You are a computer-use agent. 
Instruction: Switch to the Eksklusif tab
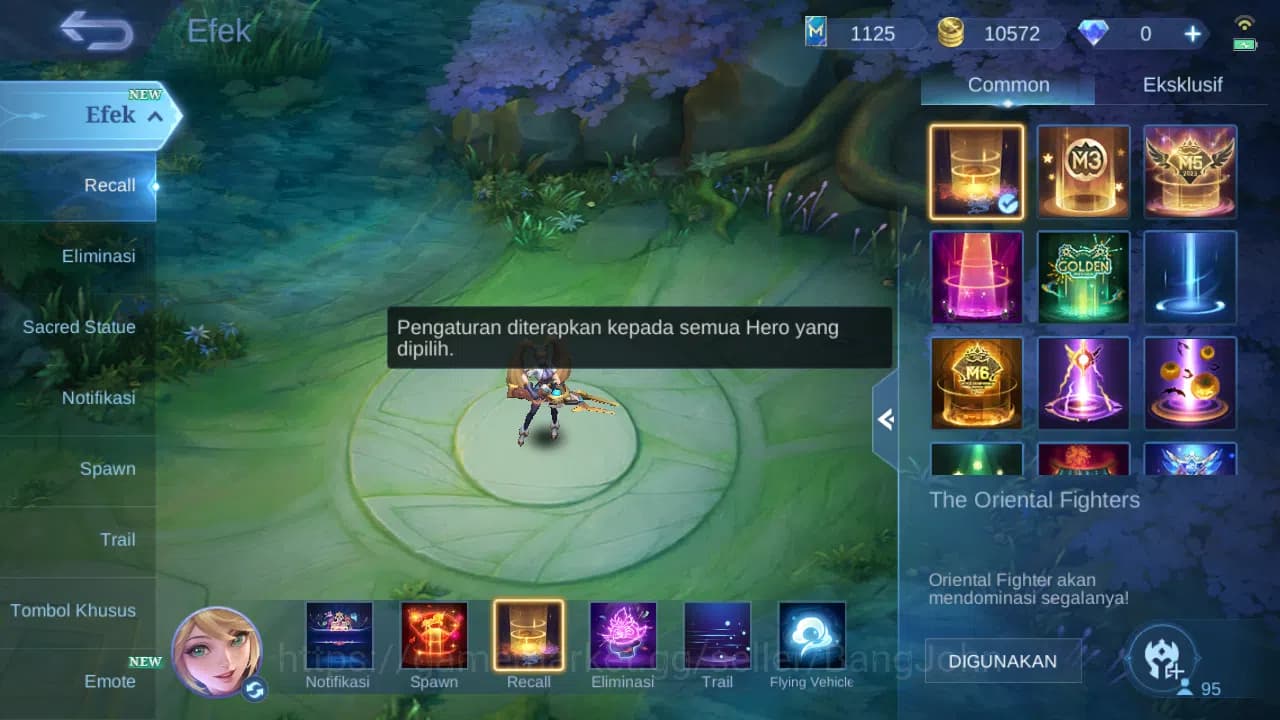point(1185,84)
